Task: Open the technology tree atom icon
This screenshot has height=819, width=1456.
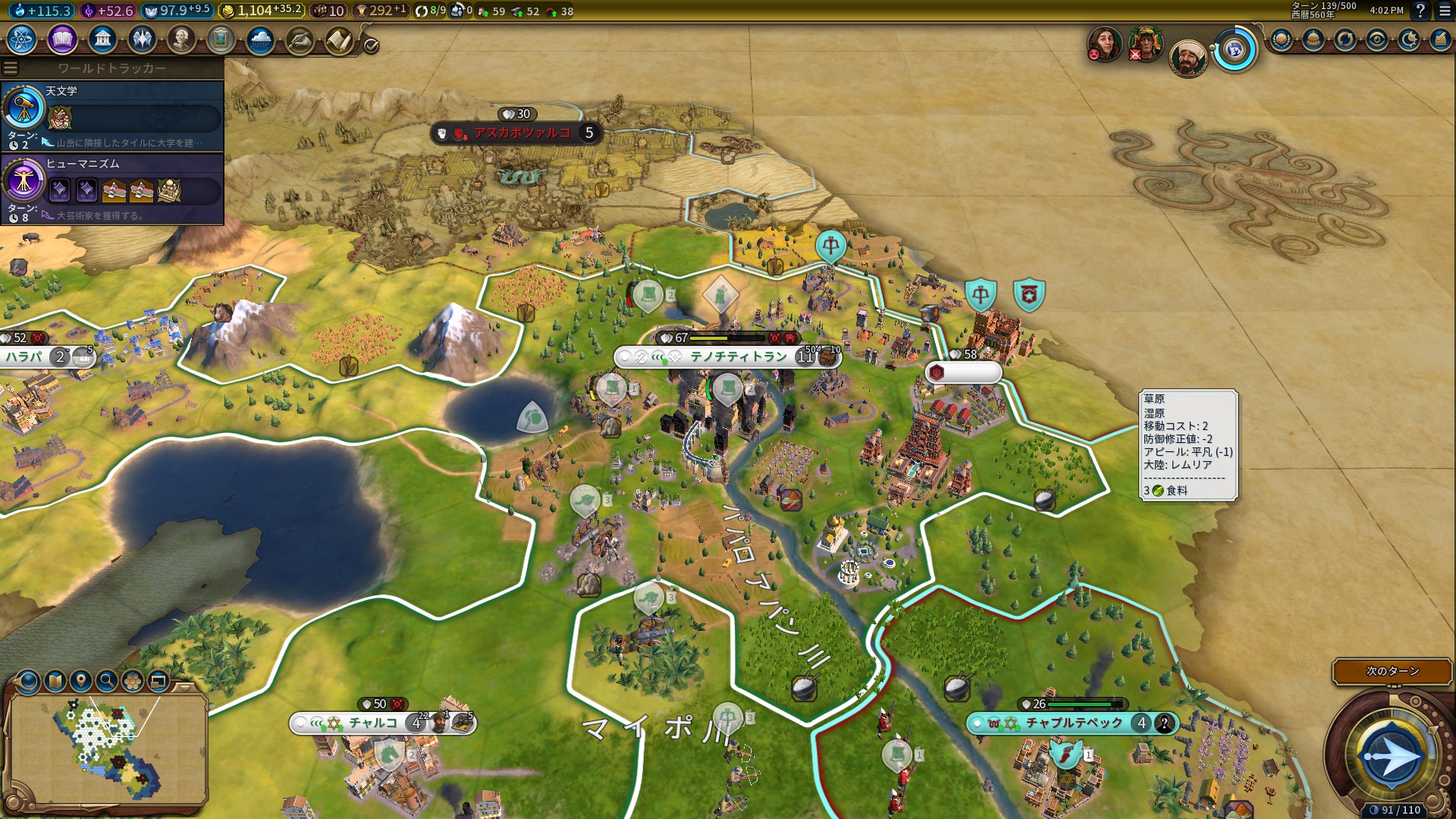Action: point(22,39)
